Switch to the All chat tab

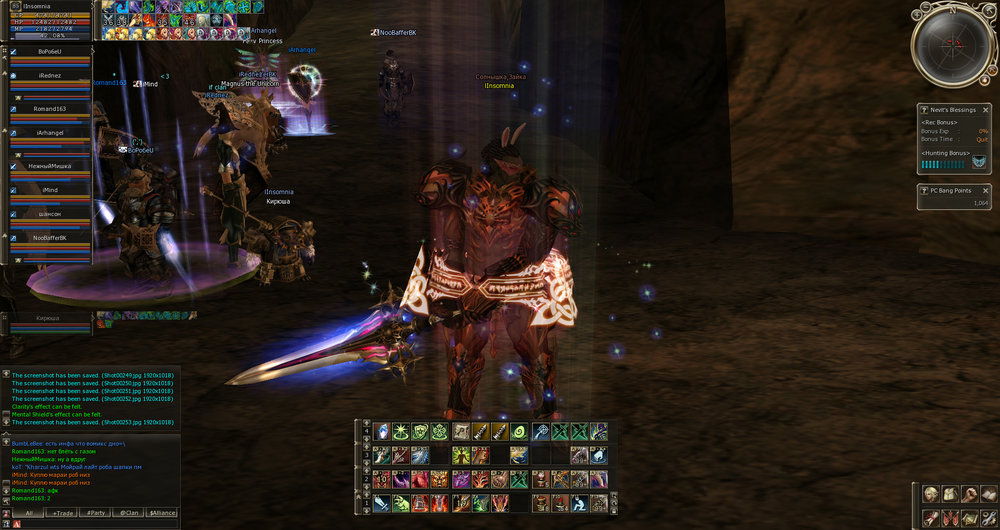click(30, 512)
